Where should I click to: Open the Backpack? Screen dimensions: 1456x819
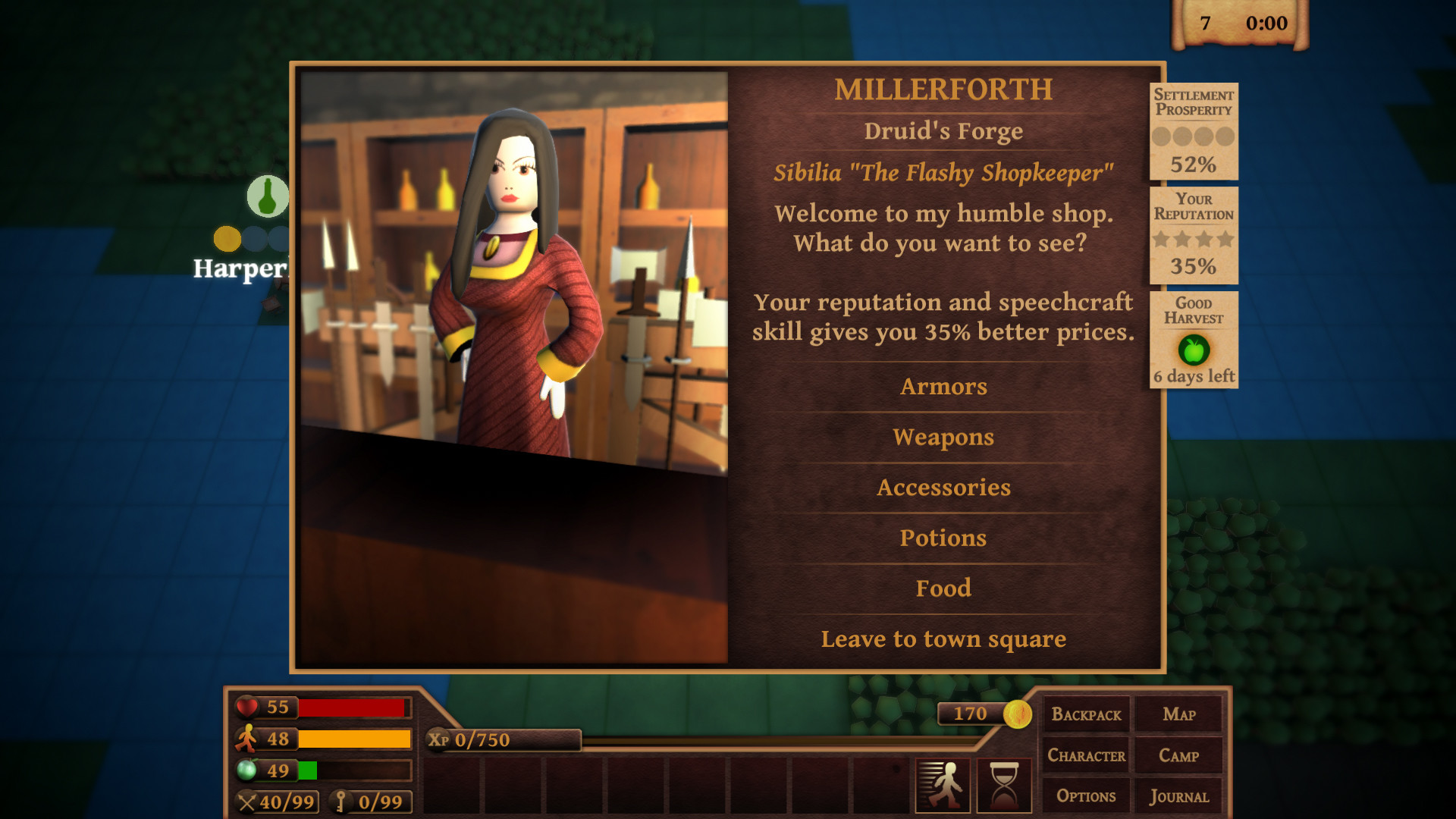point(1086,714)
